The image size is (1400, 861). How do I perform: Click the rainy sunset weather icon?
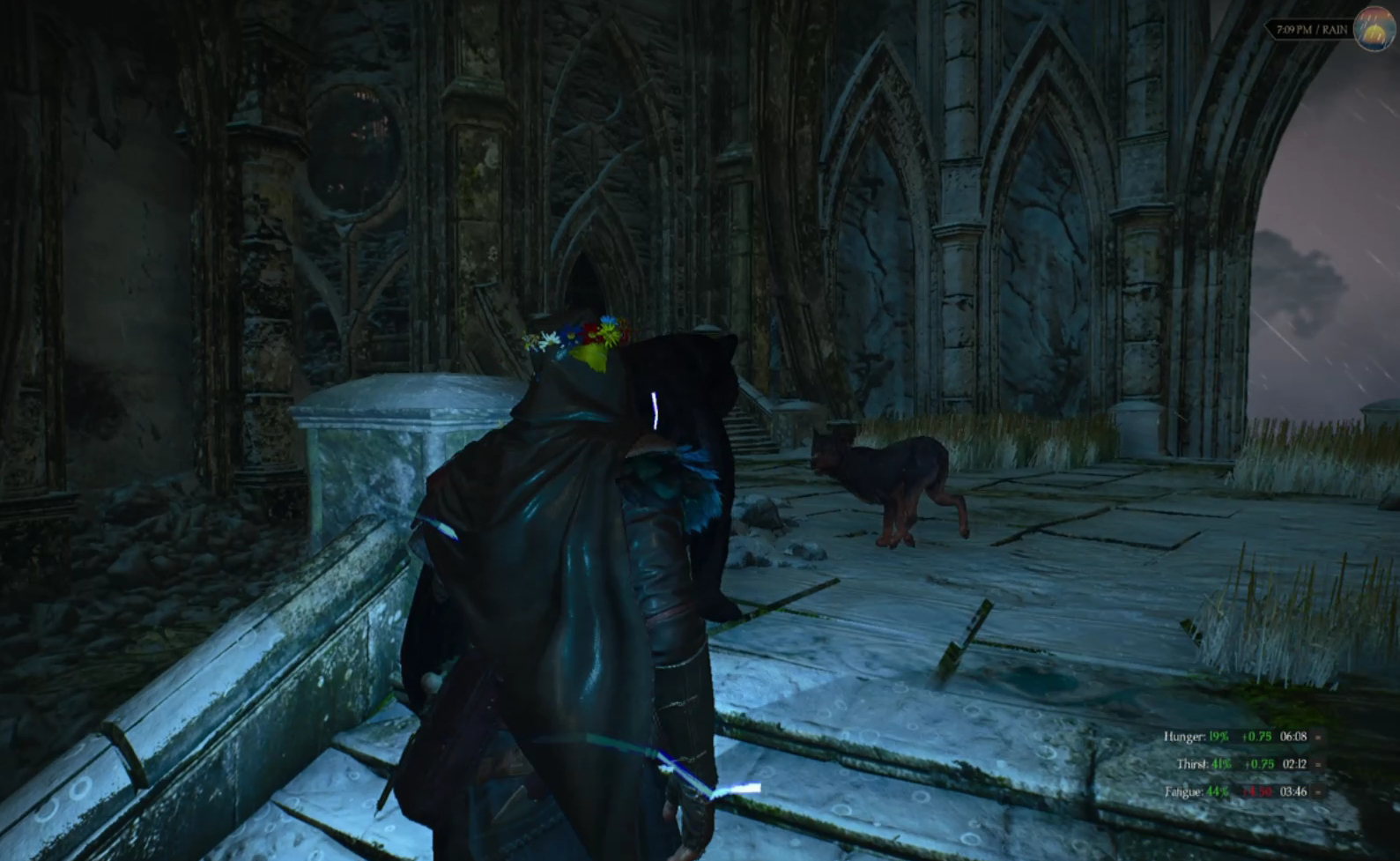tap(1373, 29)
